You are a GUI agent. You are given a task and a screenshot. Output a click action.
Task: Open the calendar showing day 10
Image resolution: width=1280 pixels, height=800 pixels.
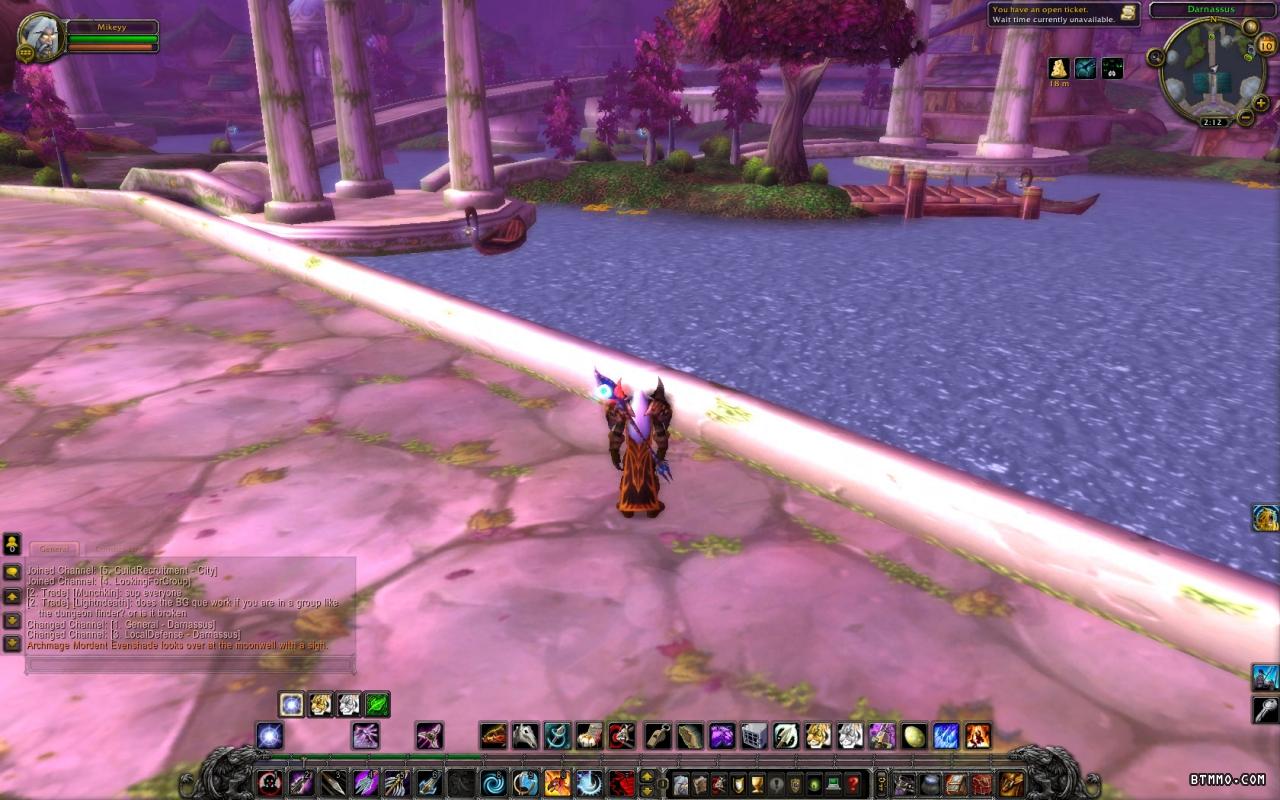(x=1266, y=45)
